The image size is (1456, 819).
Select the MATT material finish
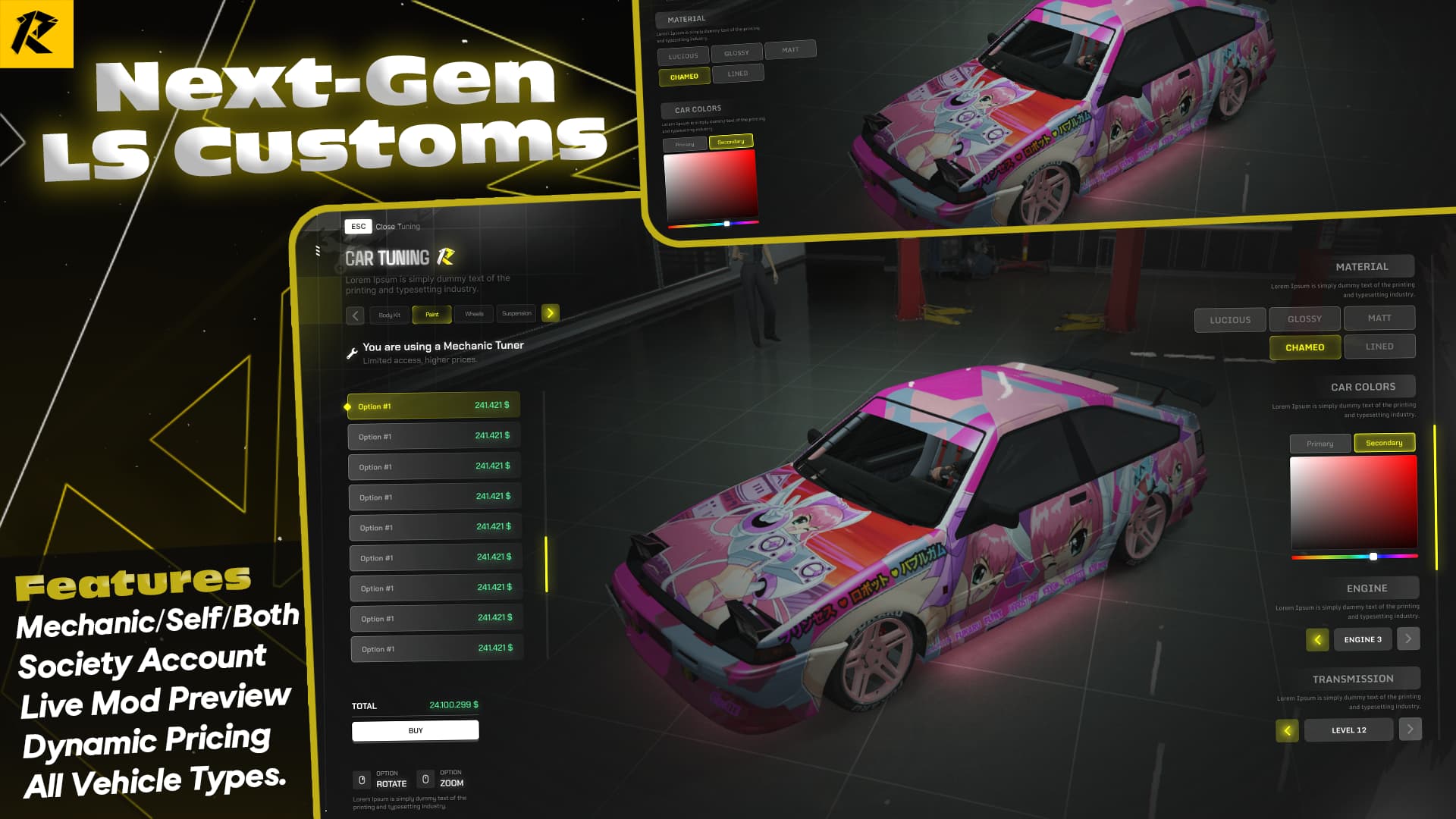click(x=1379, y=318)
